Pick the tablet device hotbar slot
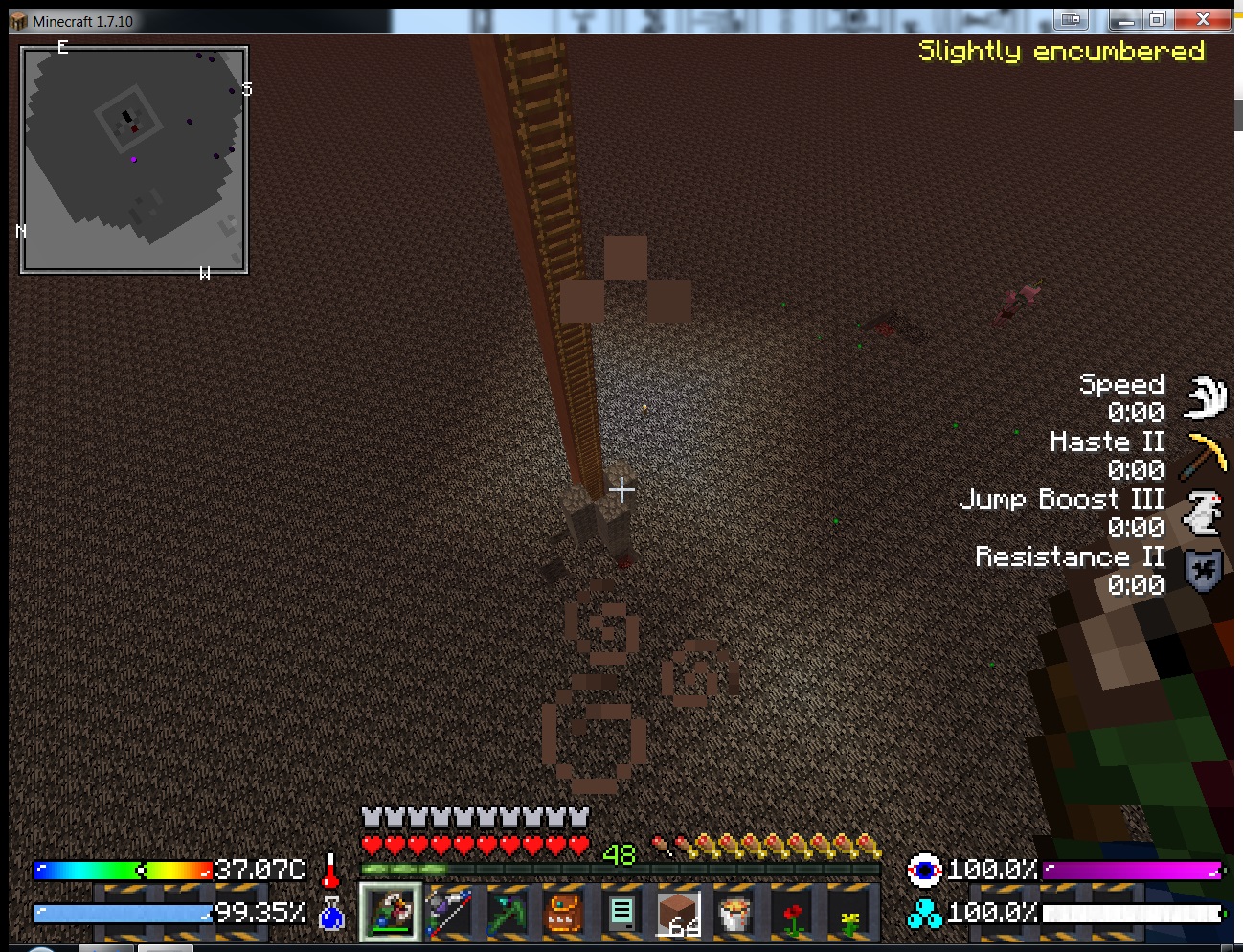This screenshot has height=952, width=1243. point(621,913)
